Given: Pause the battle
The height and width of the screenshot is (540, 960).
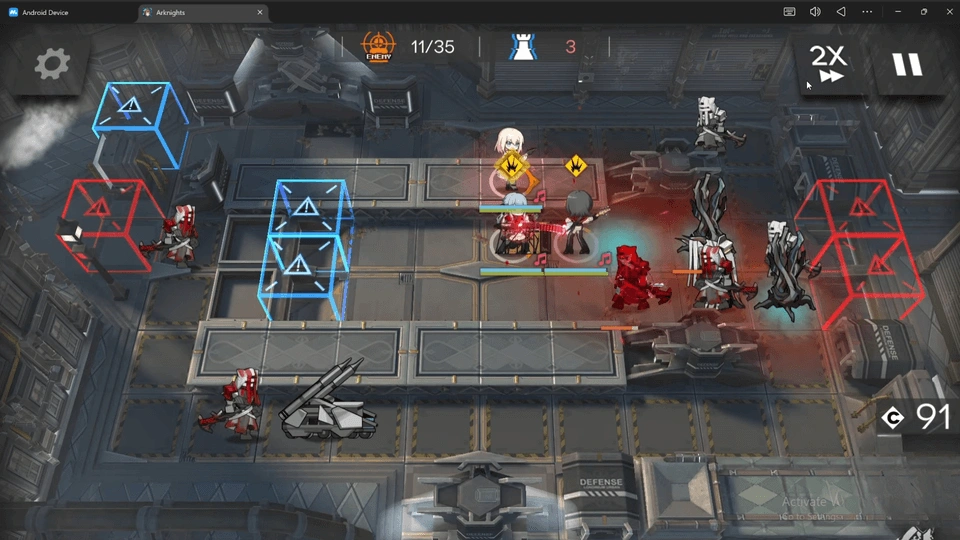Looking at the screenshot, I should point(907,65).
